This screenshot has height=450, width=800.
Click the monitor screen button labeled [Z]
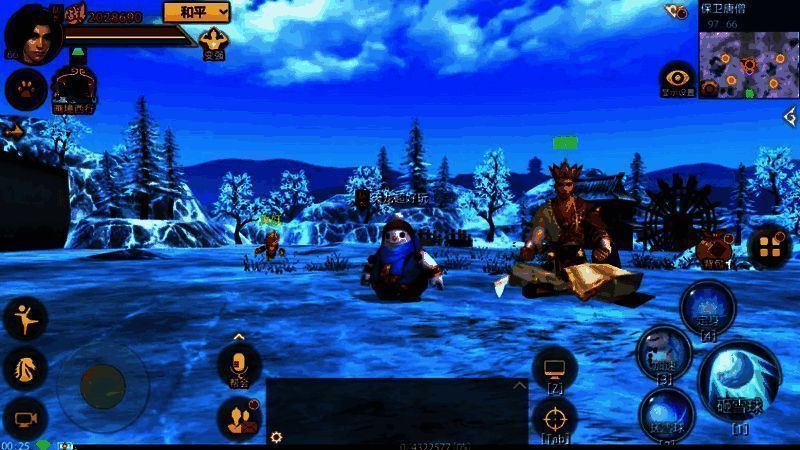[554, 368]
